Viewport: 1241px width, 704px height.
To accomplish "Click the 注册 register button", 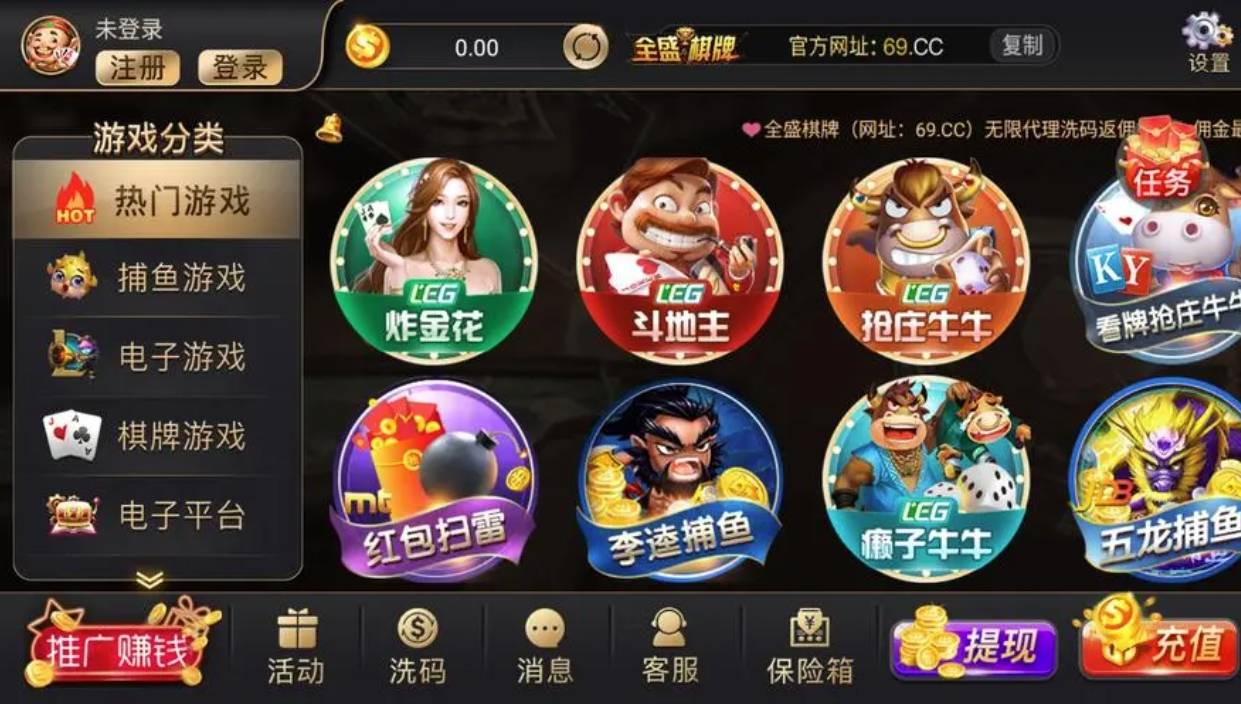I will click(x=138, y=67).
